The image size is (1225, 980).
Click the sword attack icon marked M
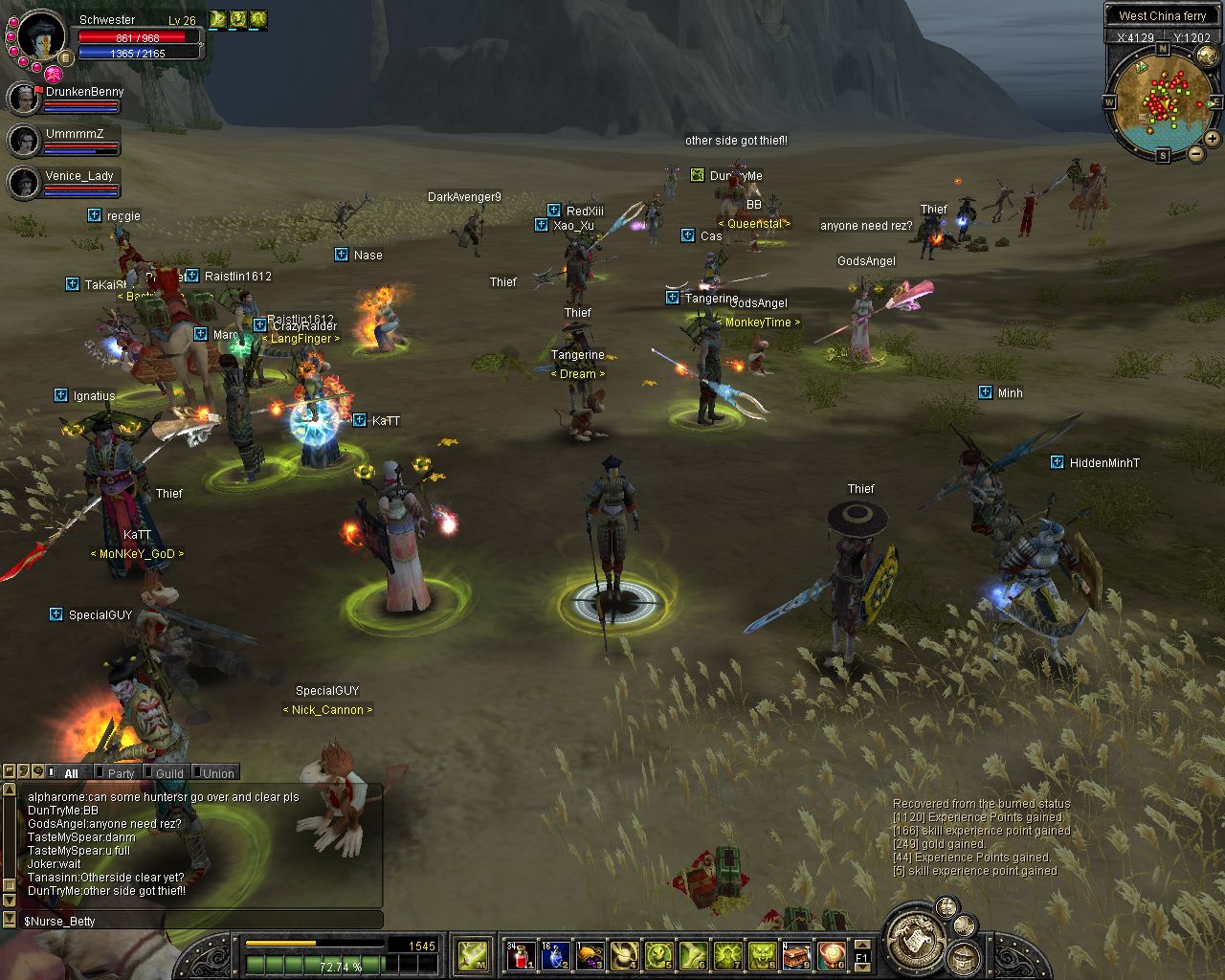pyautogui.click(x=473, y=955)
